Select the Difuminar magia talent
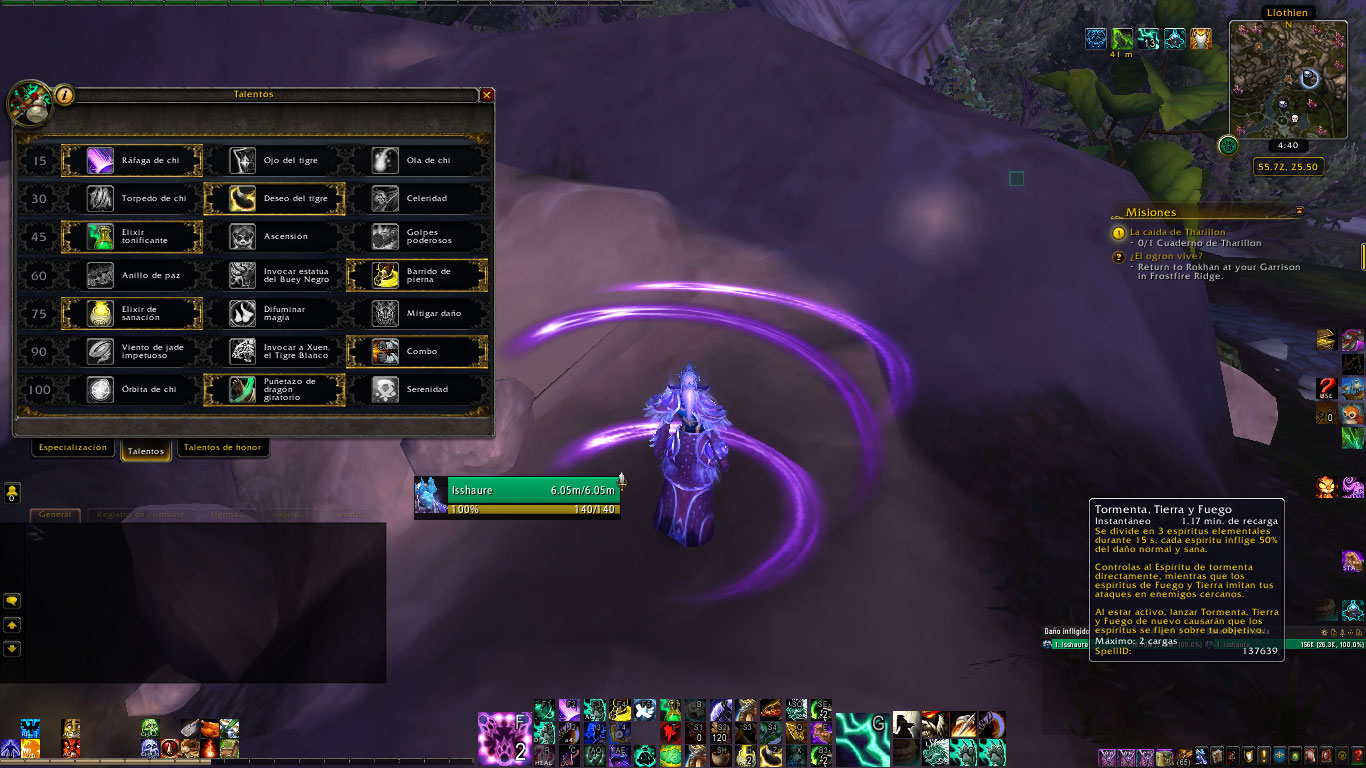The height and width of the screenshot is (768, 1366). 274,313
